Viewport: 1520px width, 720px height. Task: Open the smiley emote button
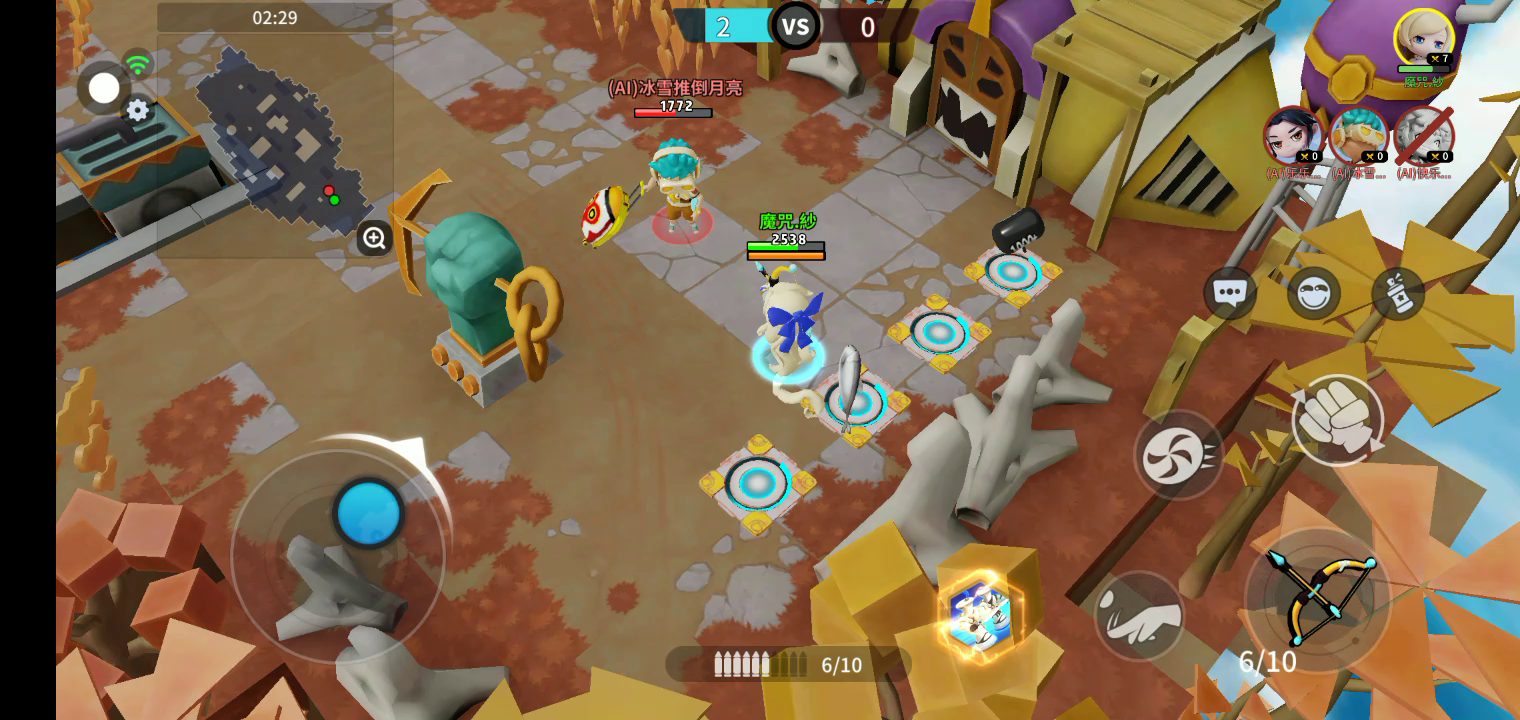[x=1313, y=293]
